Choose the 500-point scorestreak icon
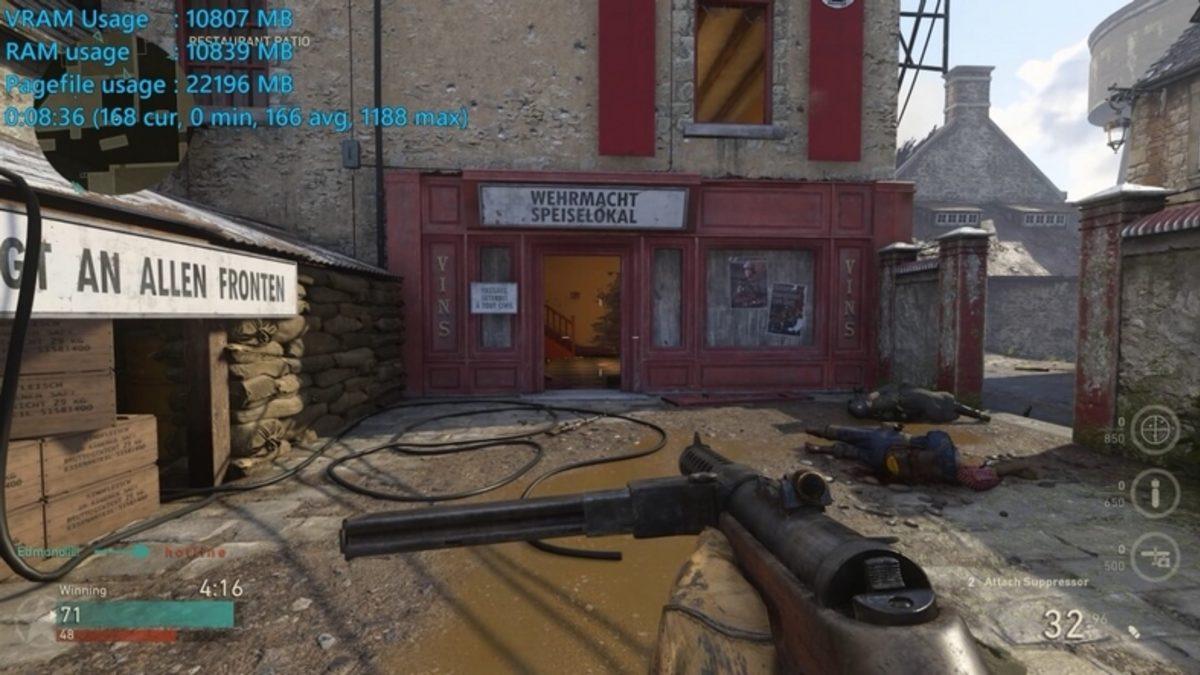 [x=1155, y=556]
